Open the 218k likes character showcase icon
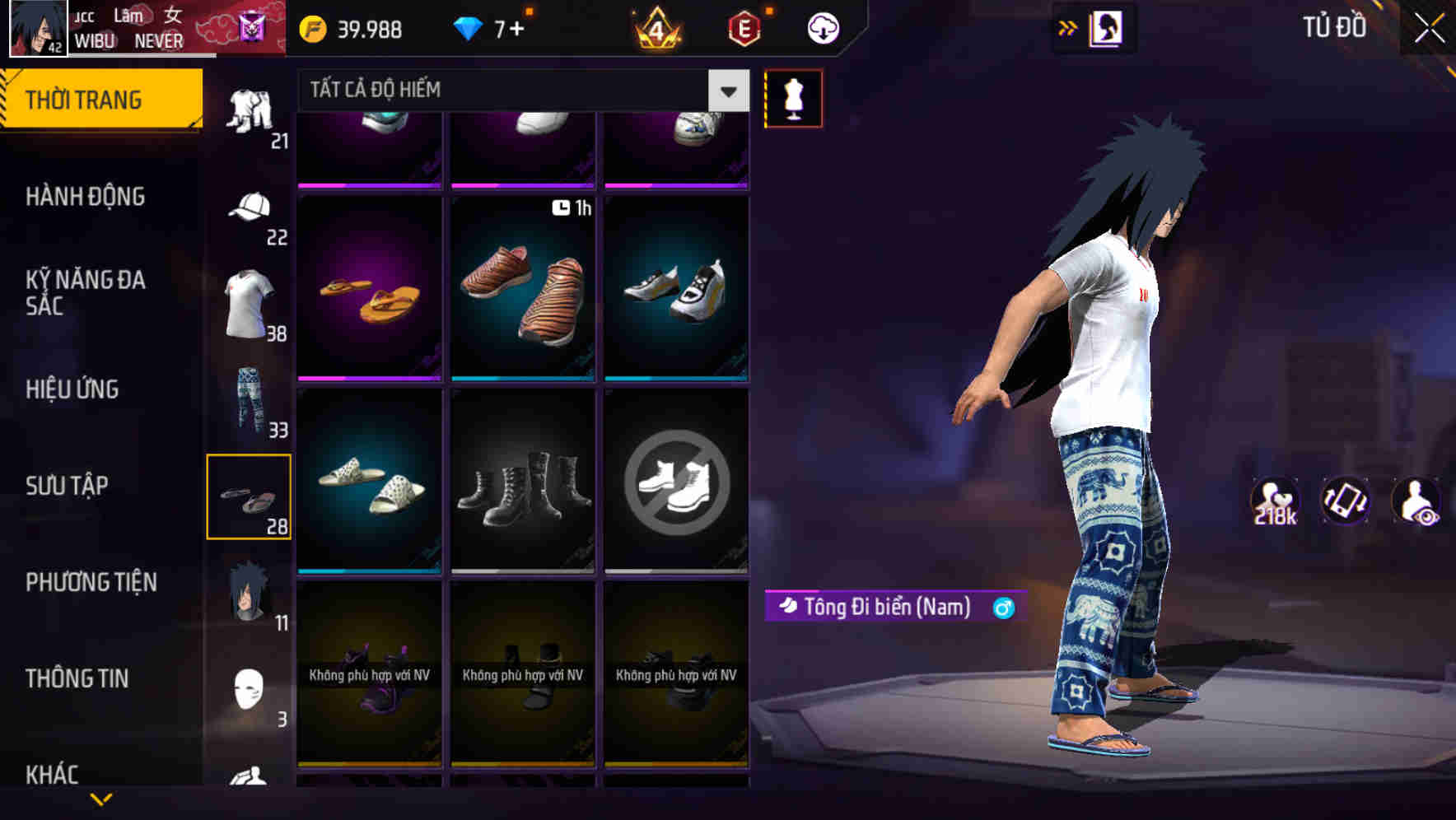Viewport: 1456px width, 820px height. tap(1273, 501)
